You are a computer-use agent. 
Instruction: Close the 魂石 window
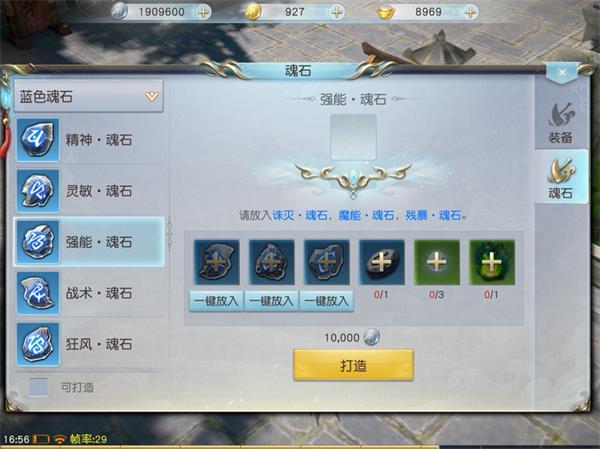[x=563, y=72]
